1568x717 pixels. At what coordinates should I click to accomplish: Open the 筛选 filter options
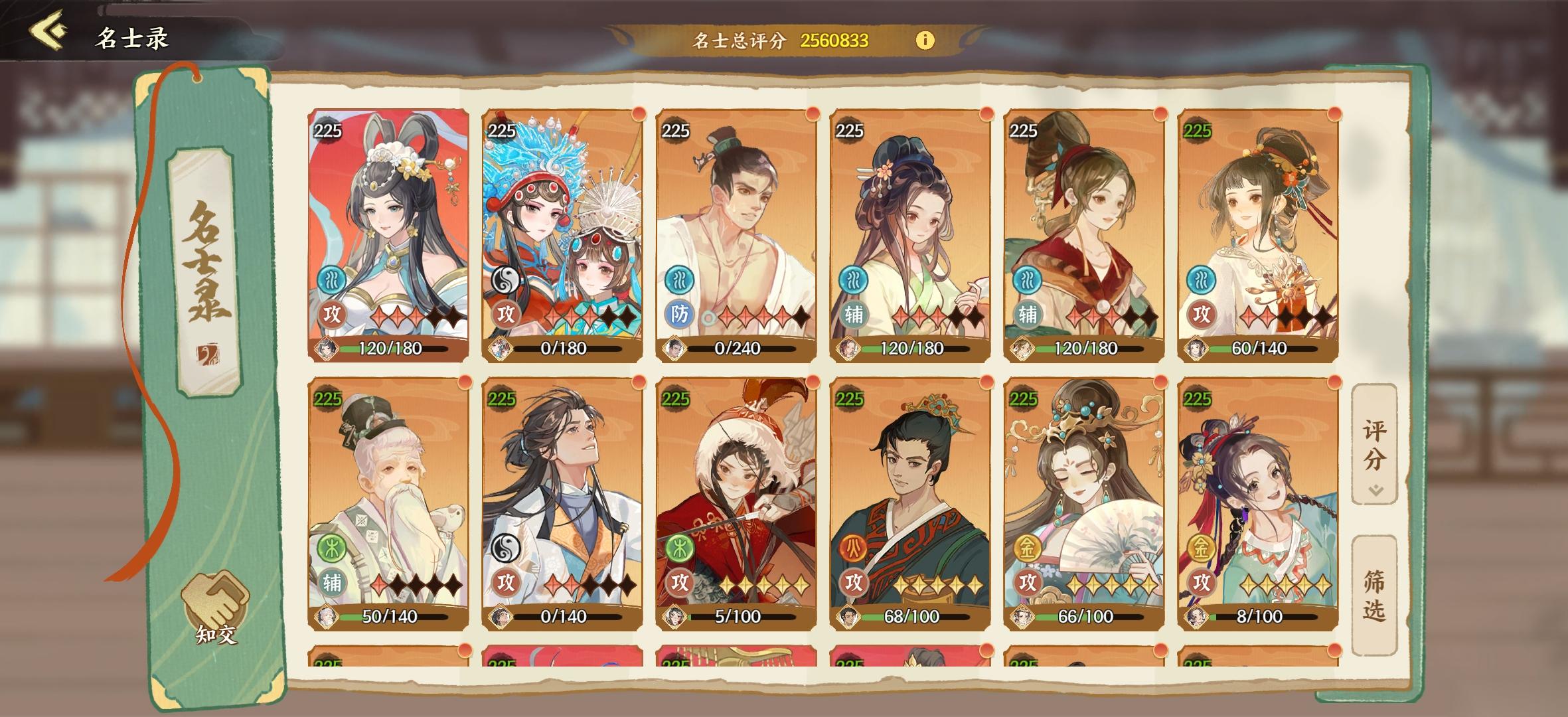pyautogui.click(x=1374, y=596)
